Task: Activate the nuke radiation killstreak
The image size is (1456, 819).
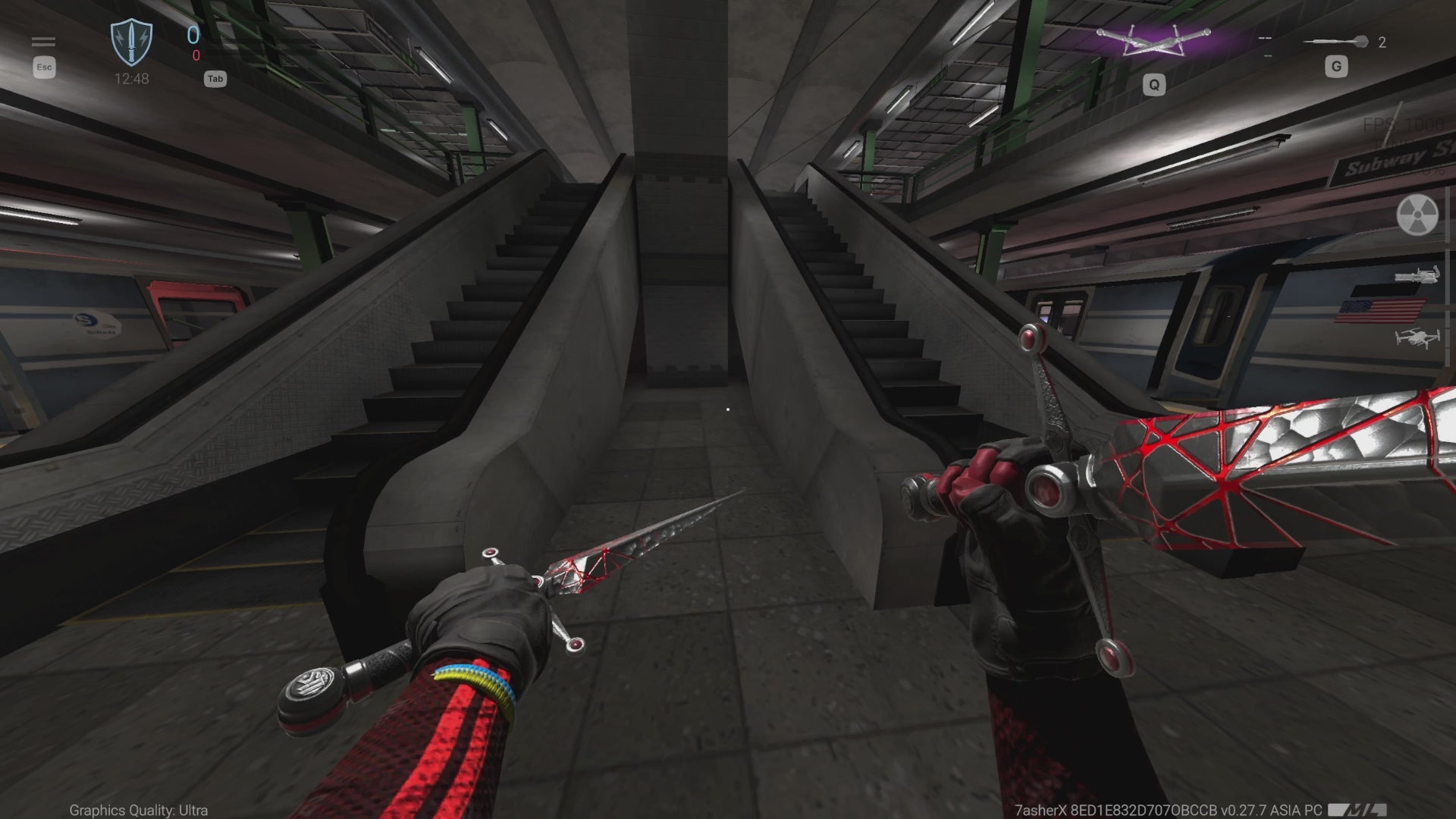Action: (1417, 215)
